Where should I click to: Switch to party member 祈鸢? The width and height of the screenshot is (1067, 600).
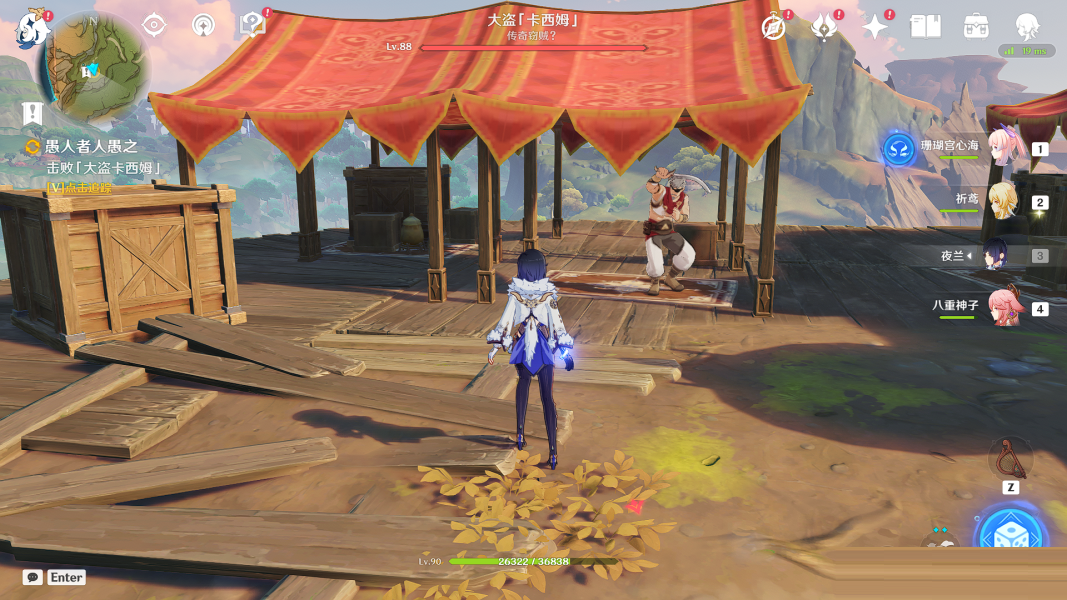click(1001, 202)
